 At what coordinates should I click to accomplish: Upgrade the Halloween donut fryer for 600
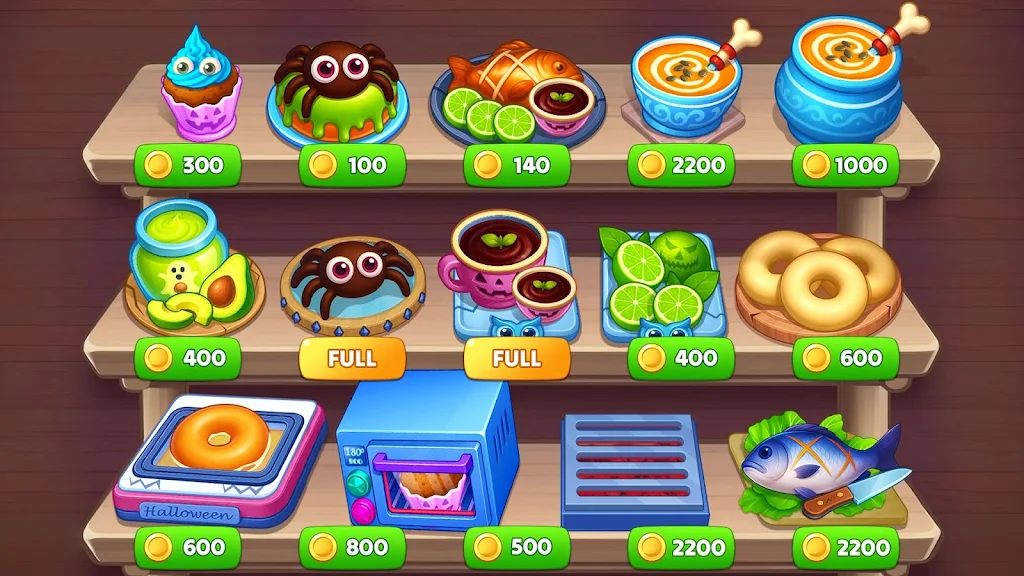pyautogui.click(x=188, y=548)
